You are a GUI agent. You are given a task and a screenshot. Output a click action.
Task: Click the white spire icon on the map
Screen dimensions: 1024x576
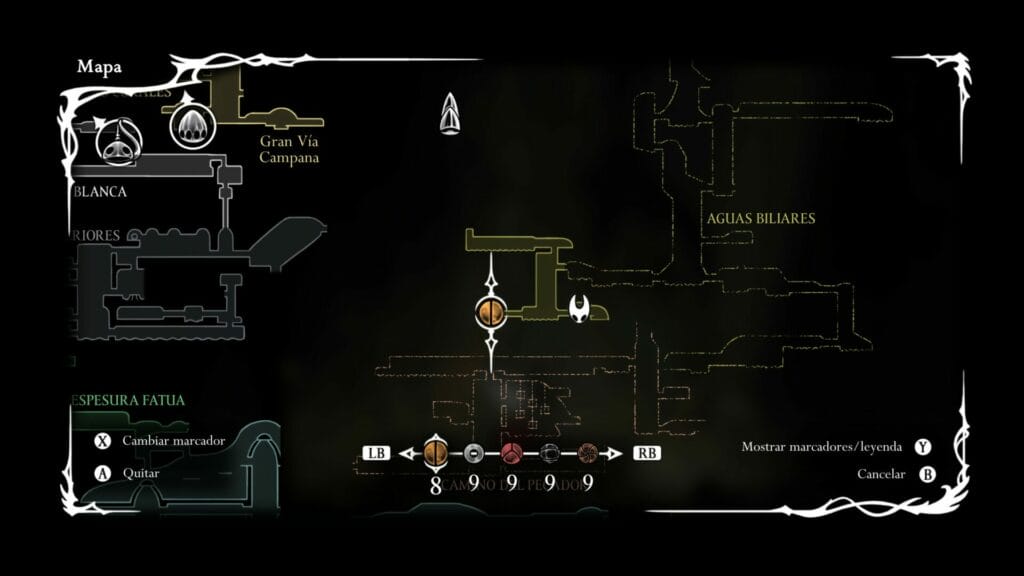[x=452, y=112]
